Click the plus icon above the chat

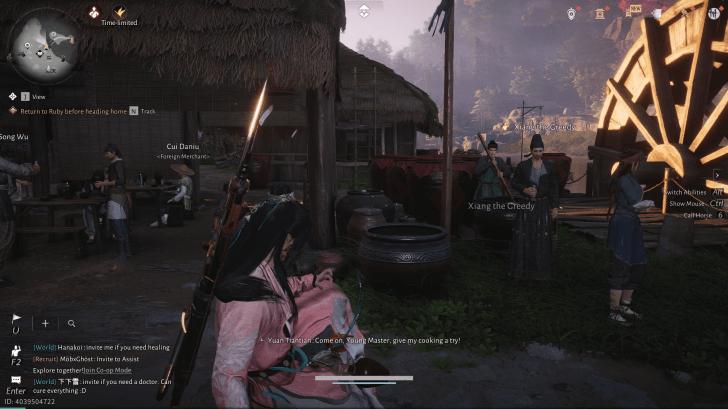click(x=45, y=323)
